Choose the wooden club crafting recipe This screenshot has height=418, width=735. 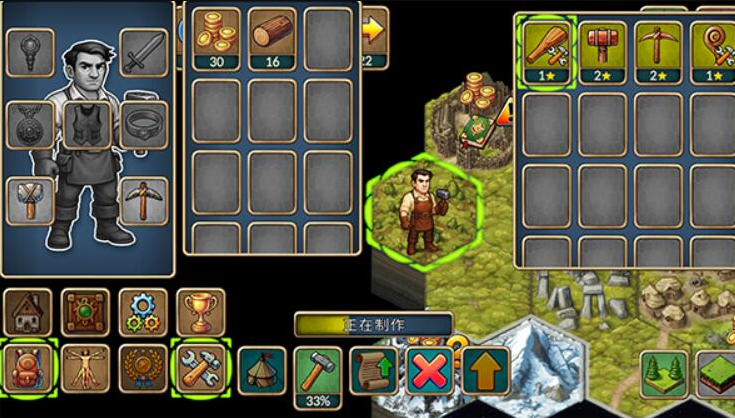pos(547,52)
